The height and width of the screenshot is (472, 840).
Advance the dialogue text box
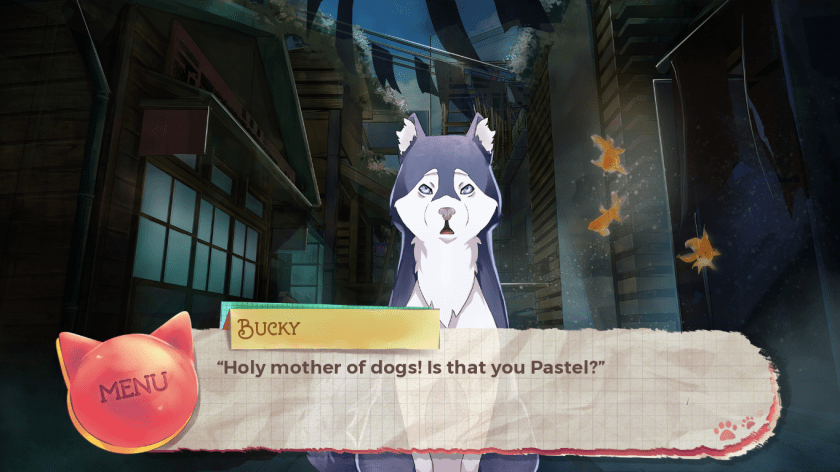coord(480,395)
